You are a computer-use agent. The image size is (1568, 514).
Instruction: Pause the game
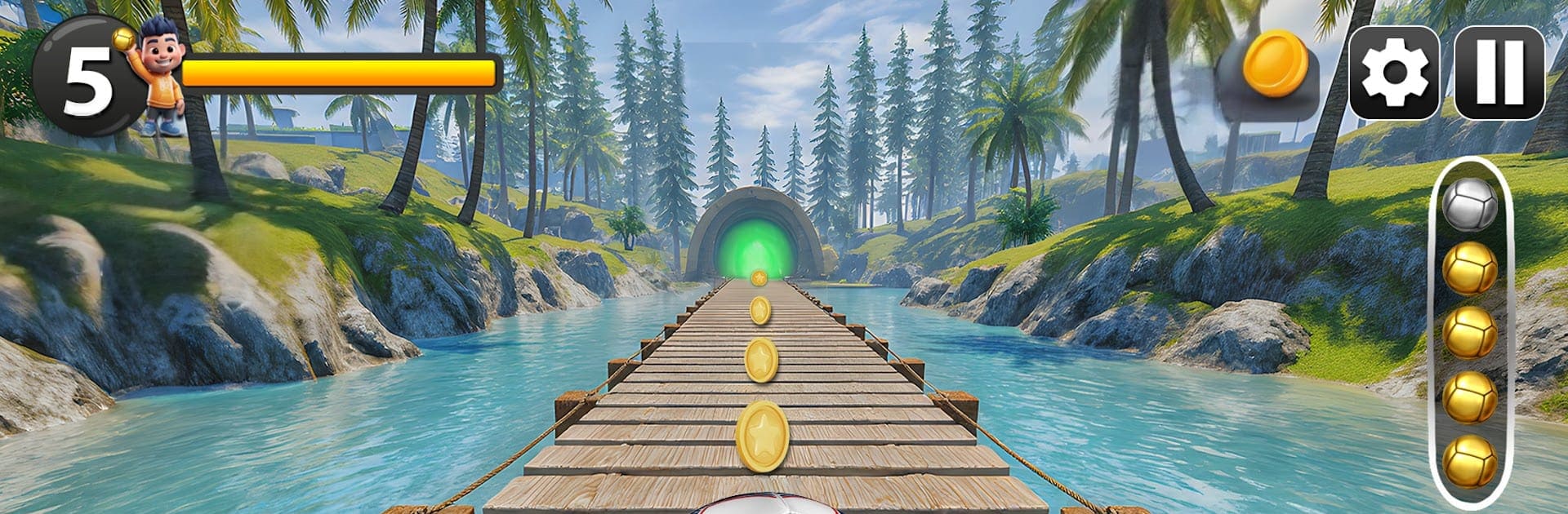pyautogui.click(x=1499, y=73)
